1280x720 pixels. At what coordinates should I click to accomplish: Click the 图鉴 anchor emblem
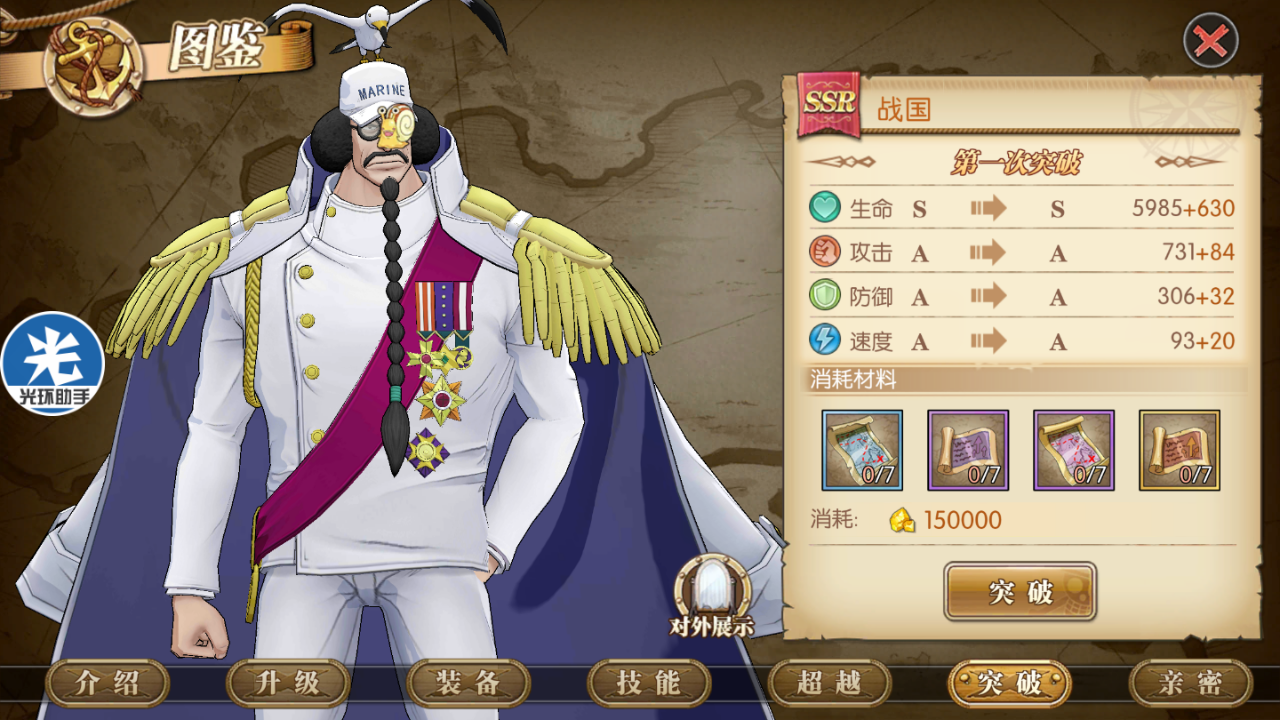tap(92, 62)
